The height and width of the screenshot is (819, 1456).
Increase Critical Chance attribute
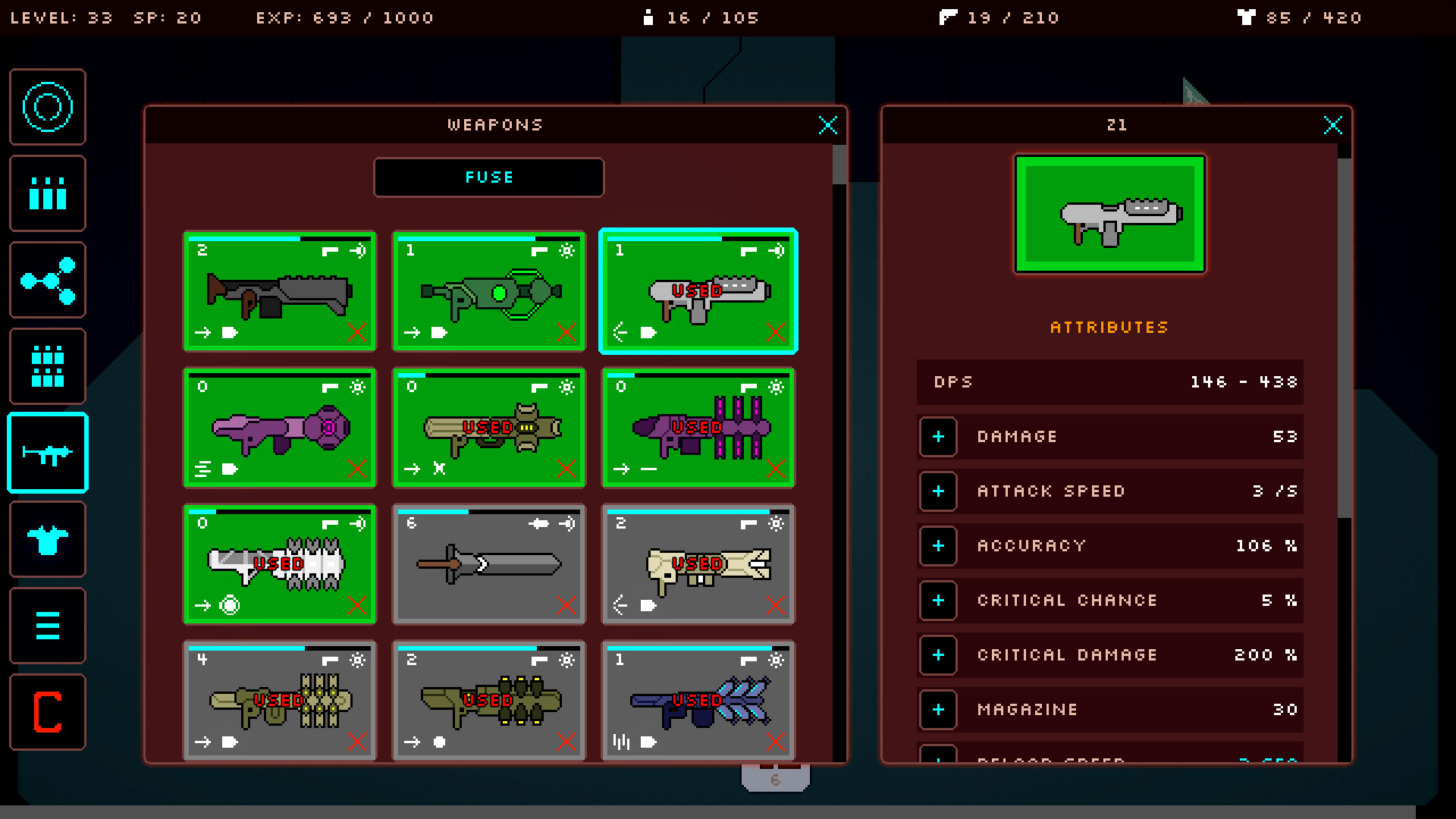(x=938, y=601)
